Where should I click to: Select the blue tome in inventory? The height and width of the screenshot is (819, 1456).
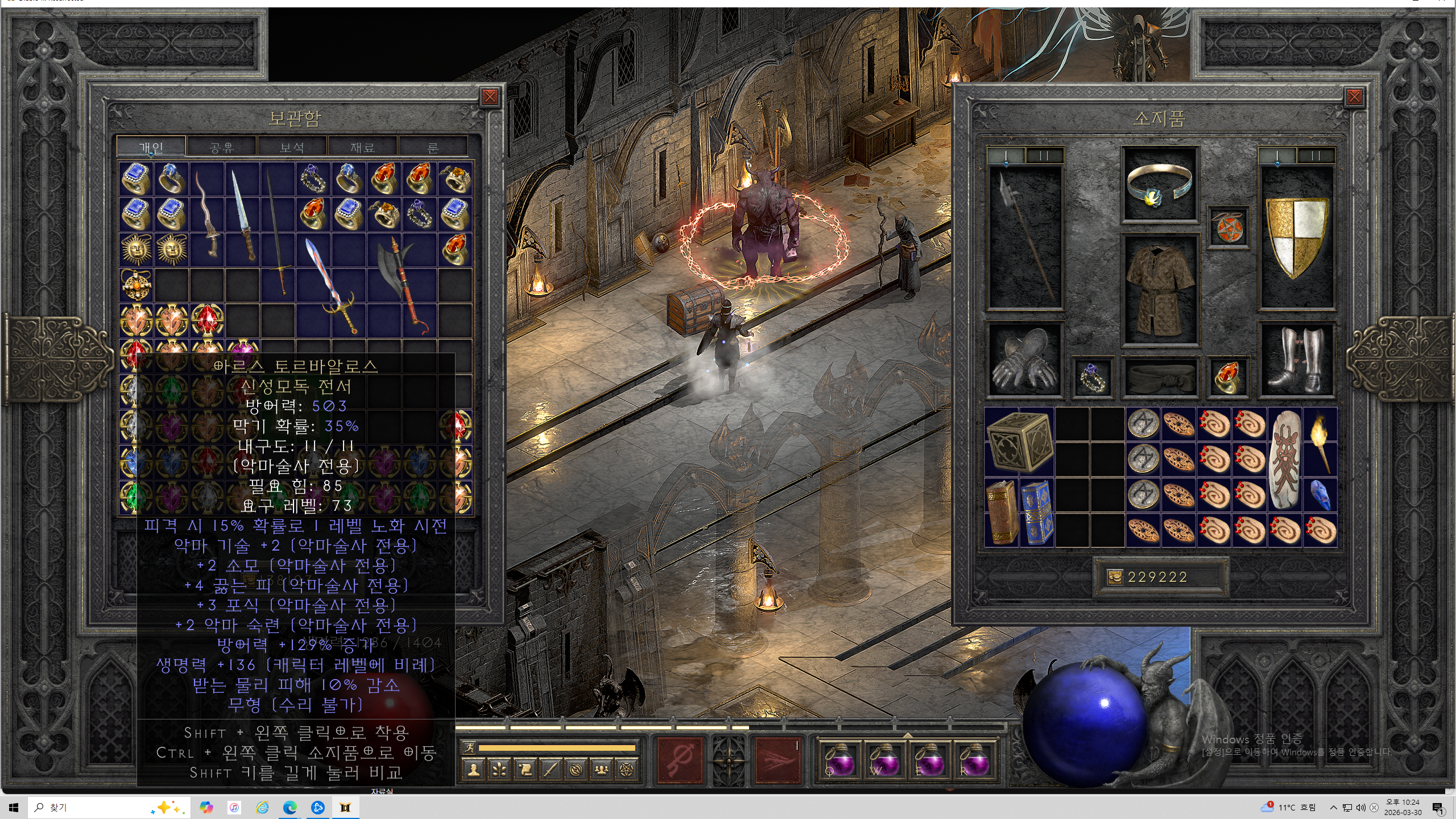point(1037,512)
